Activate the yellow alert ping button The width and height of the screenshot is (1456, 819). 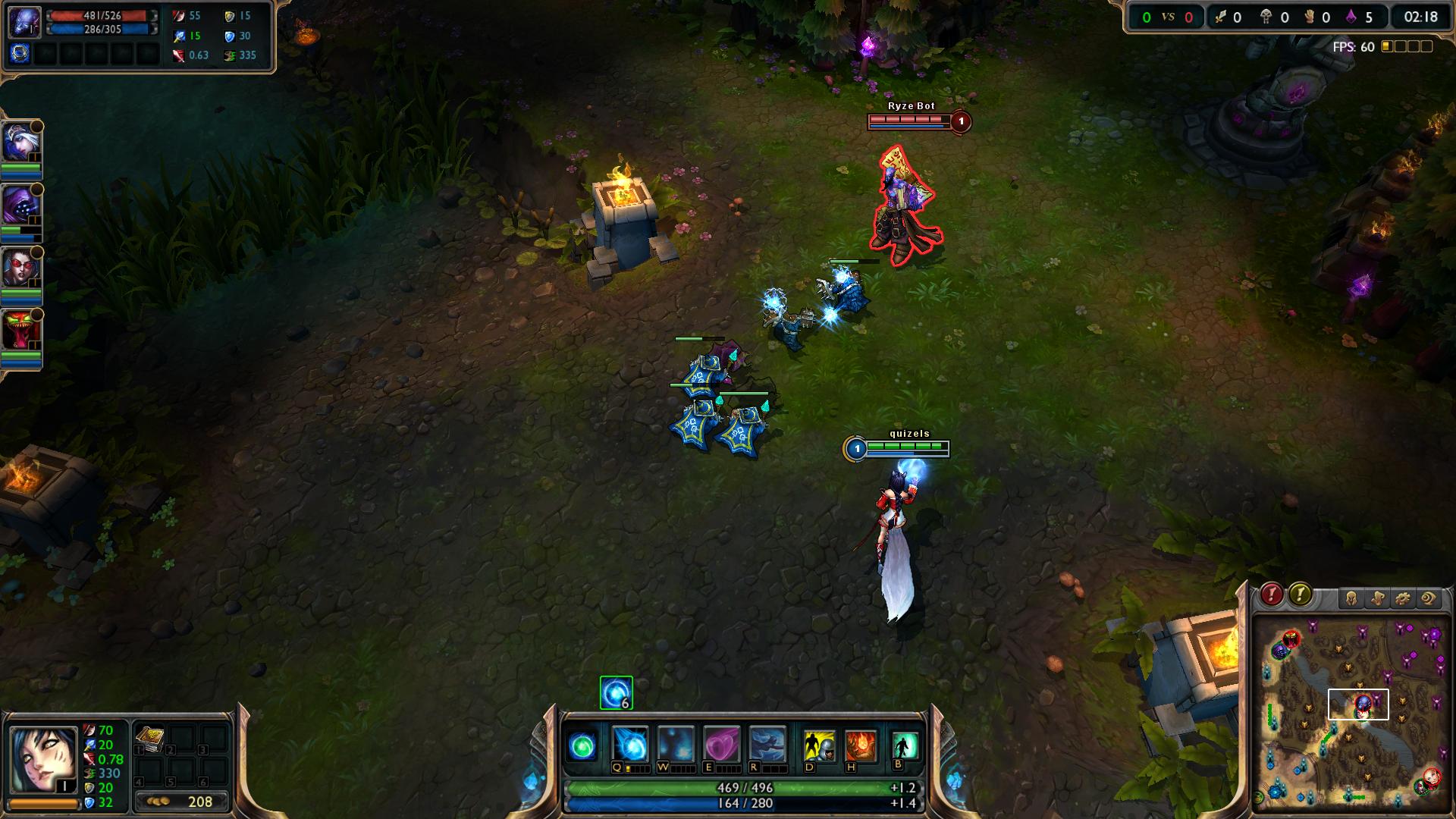click(1300, 595)
